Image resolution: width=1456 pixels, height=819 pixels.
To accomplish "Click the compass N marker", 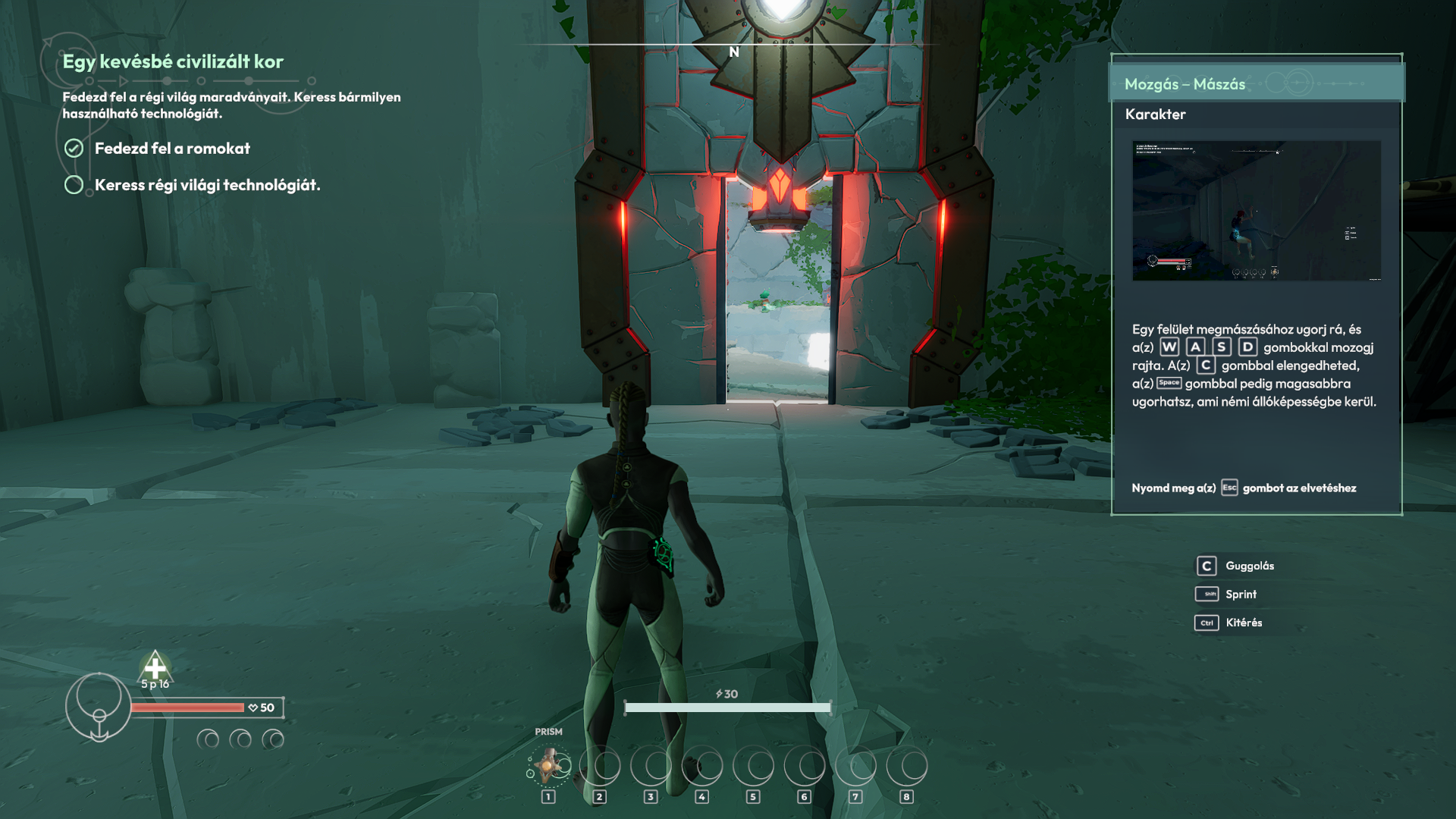I will [734, 52].
